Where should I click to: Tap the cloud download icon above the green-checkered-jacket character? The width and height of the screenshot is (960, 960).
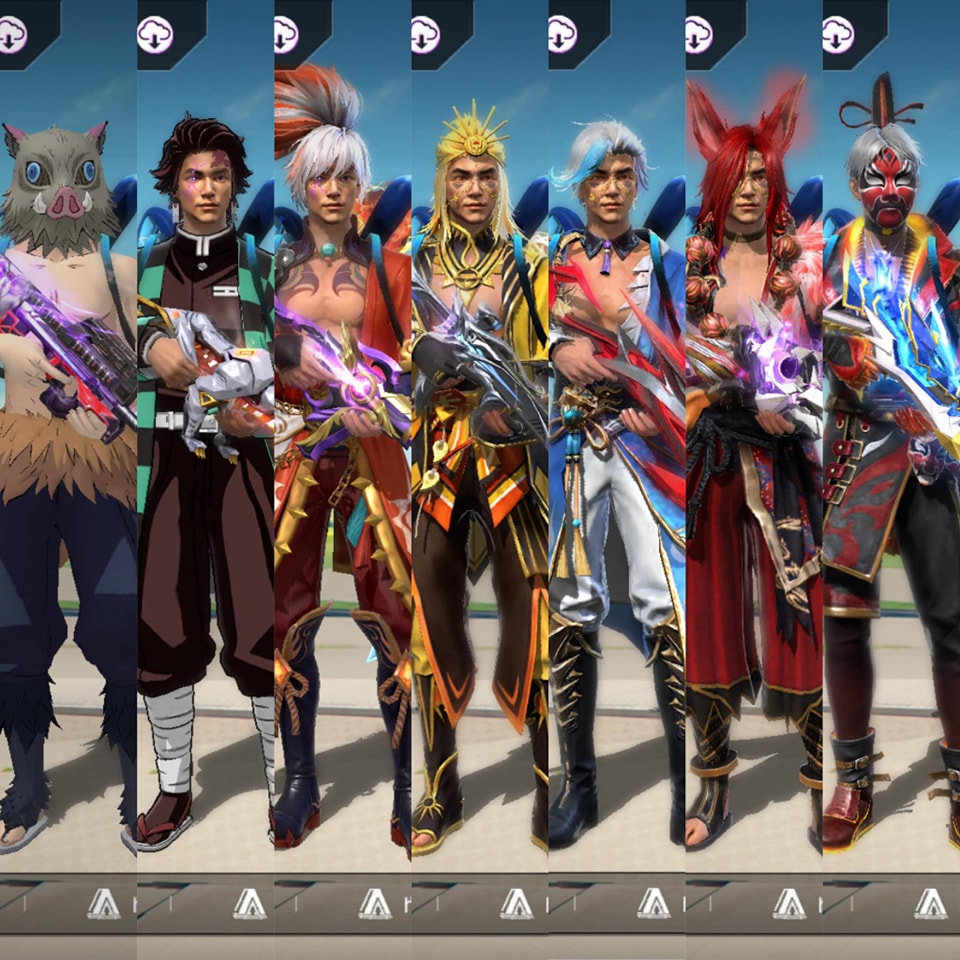click(155, 35)
